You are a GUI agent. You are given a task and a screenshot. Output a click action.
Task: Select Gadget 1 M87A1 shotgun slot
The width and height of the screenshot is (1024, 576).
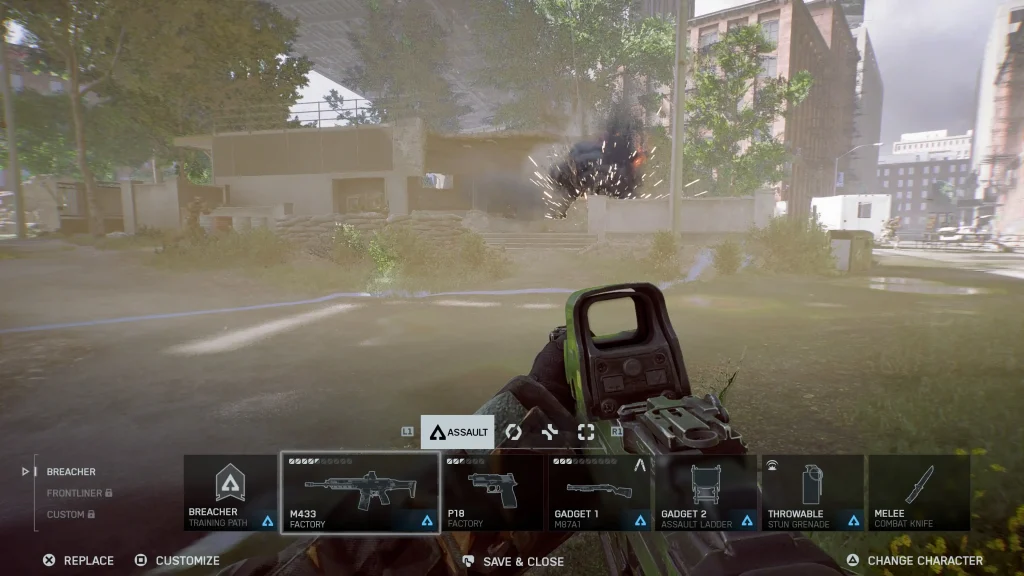pos(601,493)
